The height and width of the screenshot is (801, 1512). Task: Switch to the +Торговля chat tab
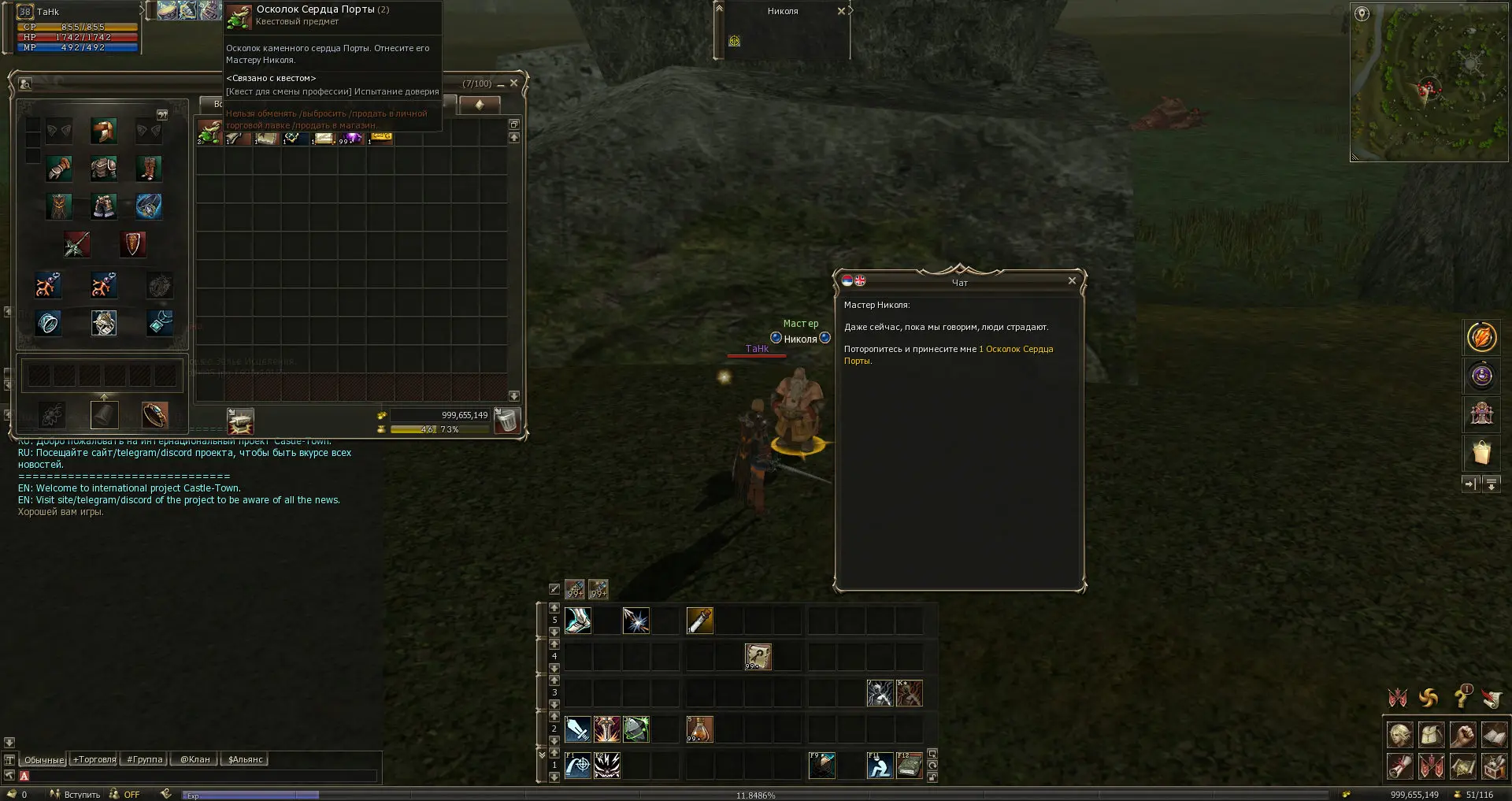pos(94,760)
